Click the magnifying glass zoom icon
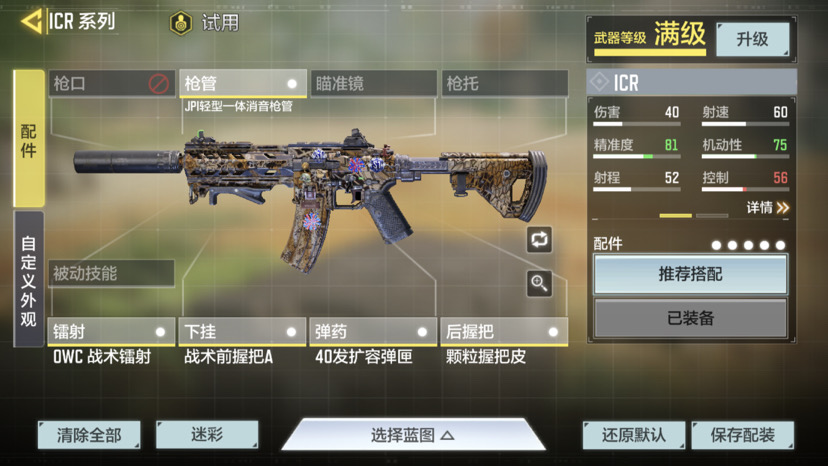The width and height of the screenshot is (828, 466). pos(539,284)
